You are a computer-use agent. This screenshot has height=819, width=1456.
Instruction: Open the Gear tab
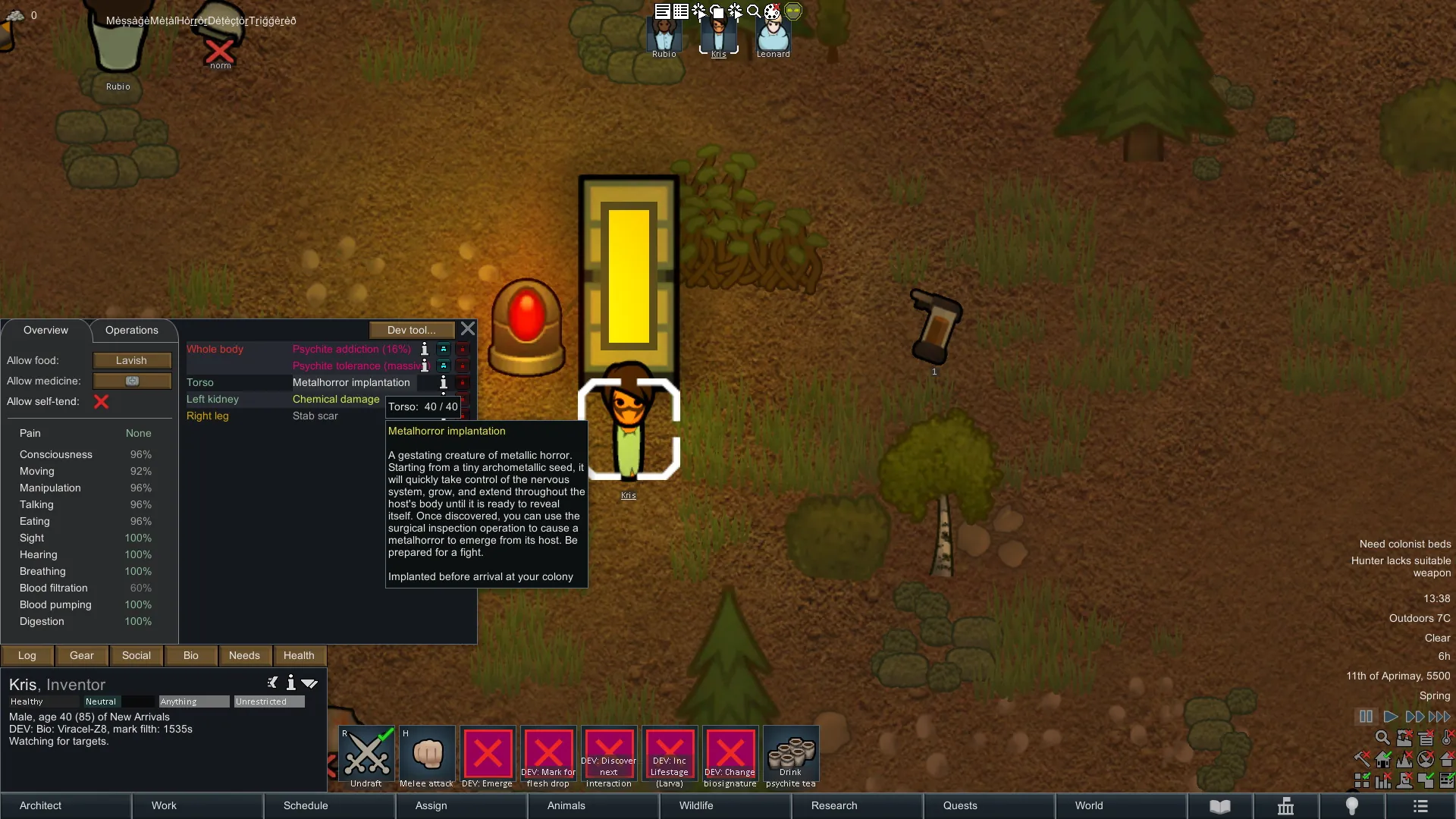(x=82, y=656)
